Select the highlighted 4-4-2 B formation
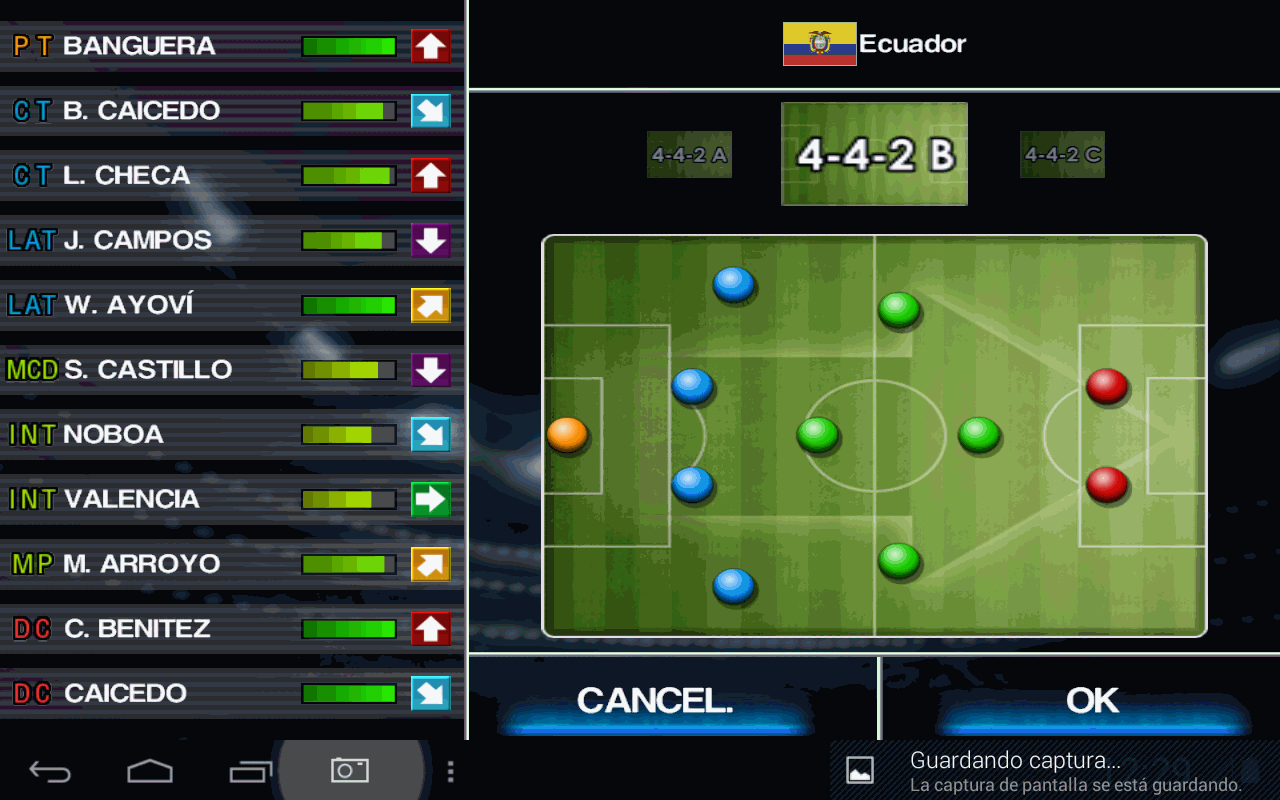This screenshot has width=1280, height=800. tap(874, 154)
